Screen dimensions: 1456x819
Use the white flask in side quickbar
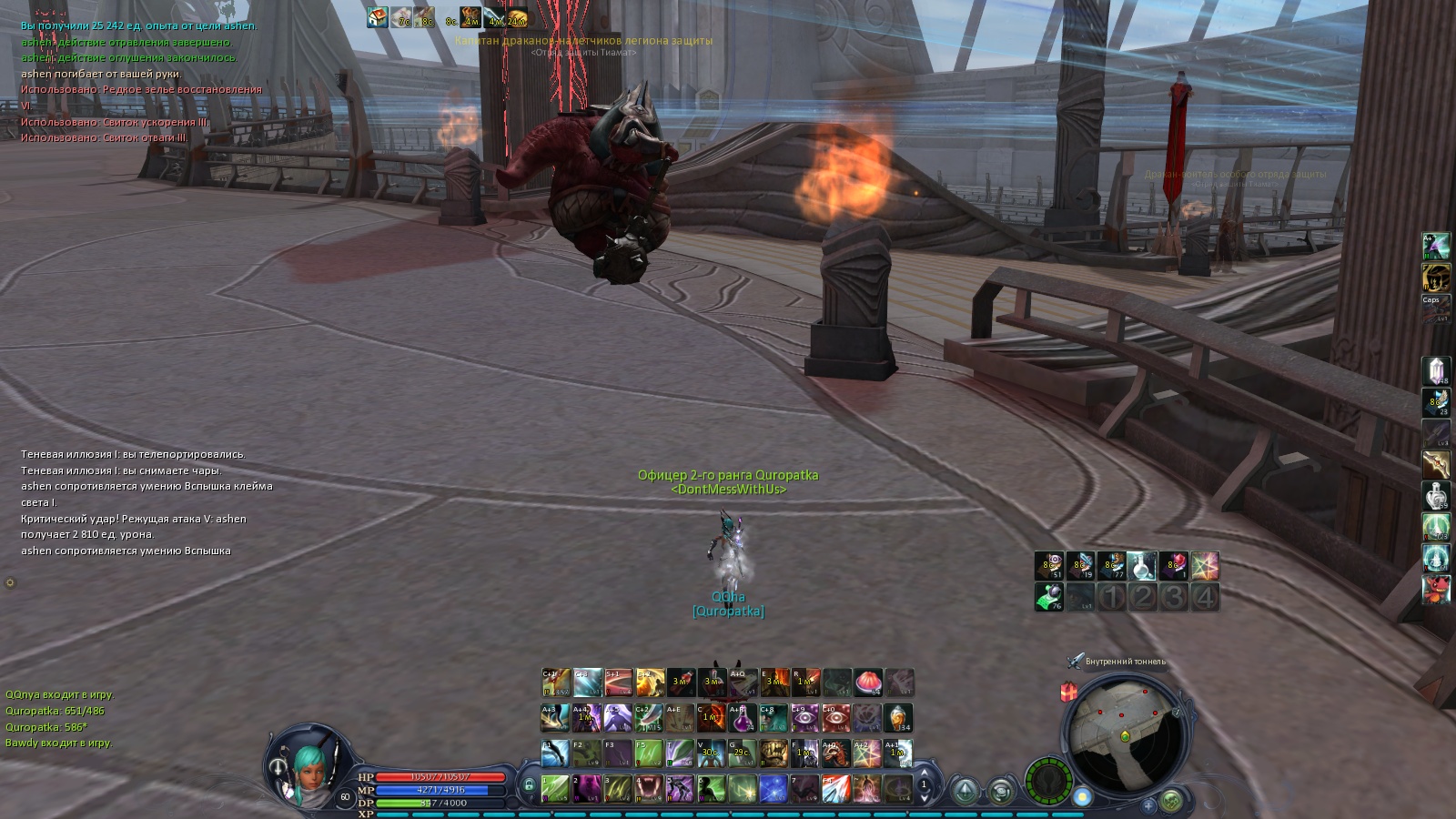click(x=1436, y=496)
